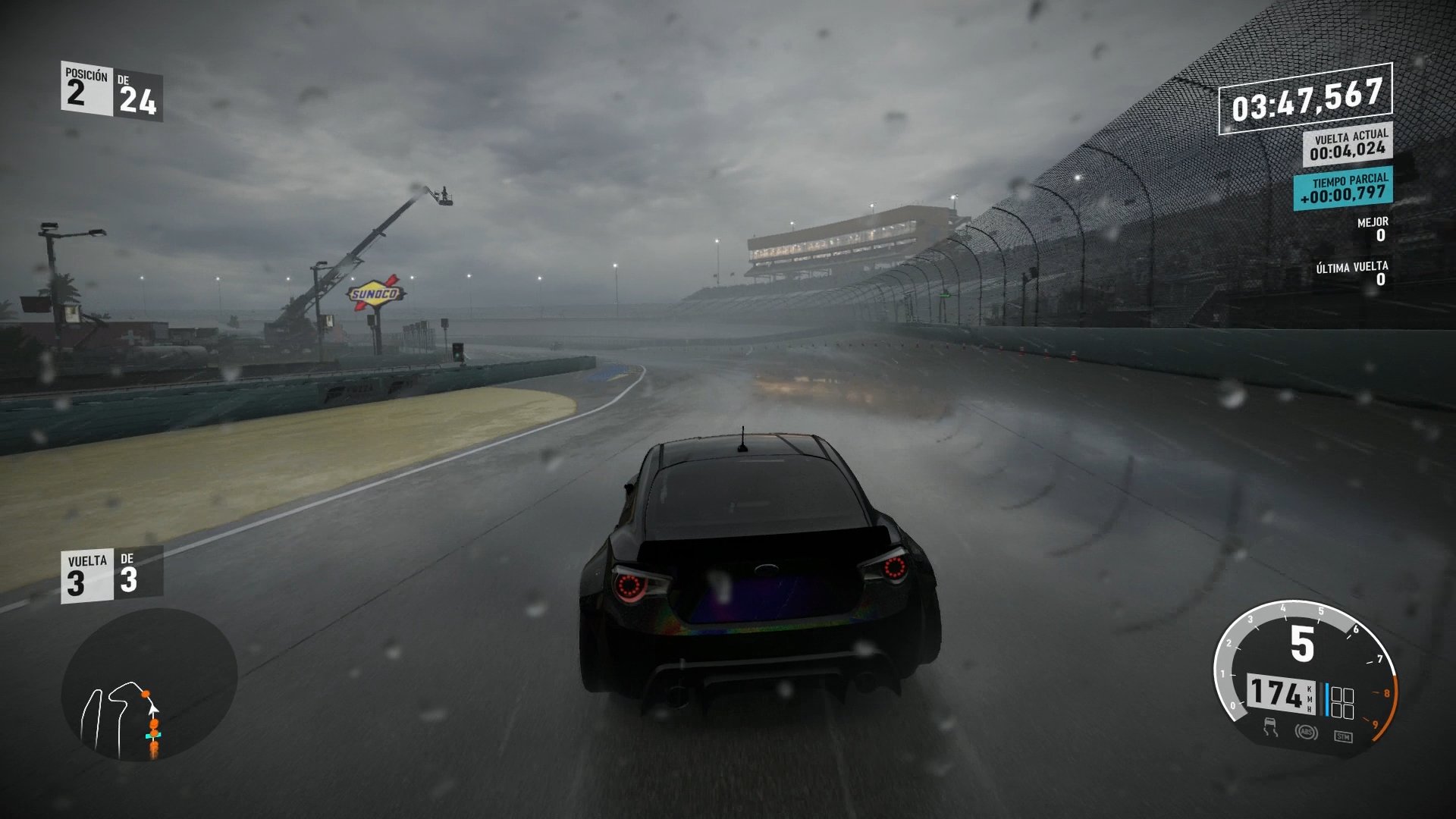Expand the ÚLTIMA VUELTA section
The height and width of the screenshot is (819, 1456).
[x=1357, y=273]
